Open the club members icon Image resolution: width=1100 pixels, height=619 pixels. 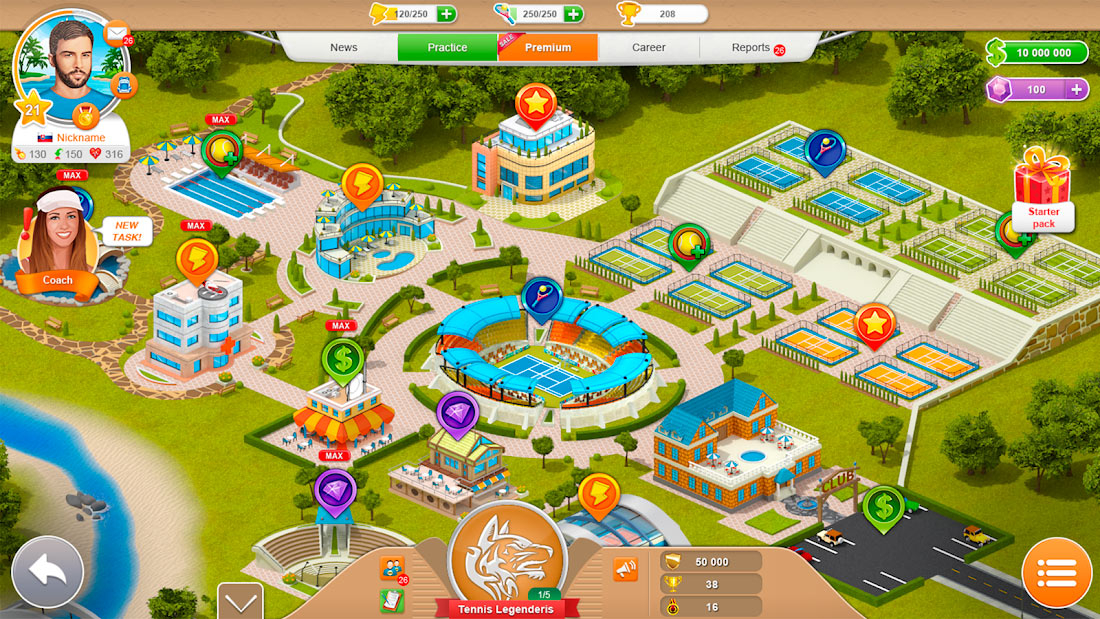[392, 568]
